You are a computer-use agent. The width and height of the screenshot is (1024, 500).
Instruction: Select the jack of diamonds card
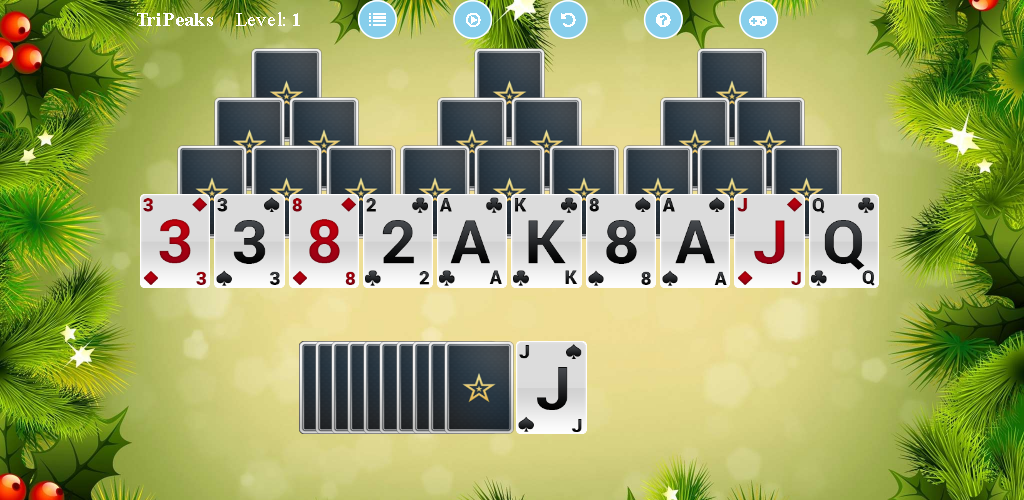[769, 242]
